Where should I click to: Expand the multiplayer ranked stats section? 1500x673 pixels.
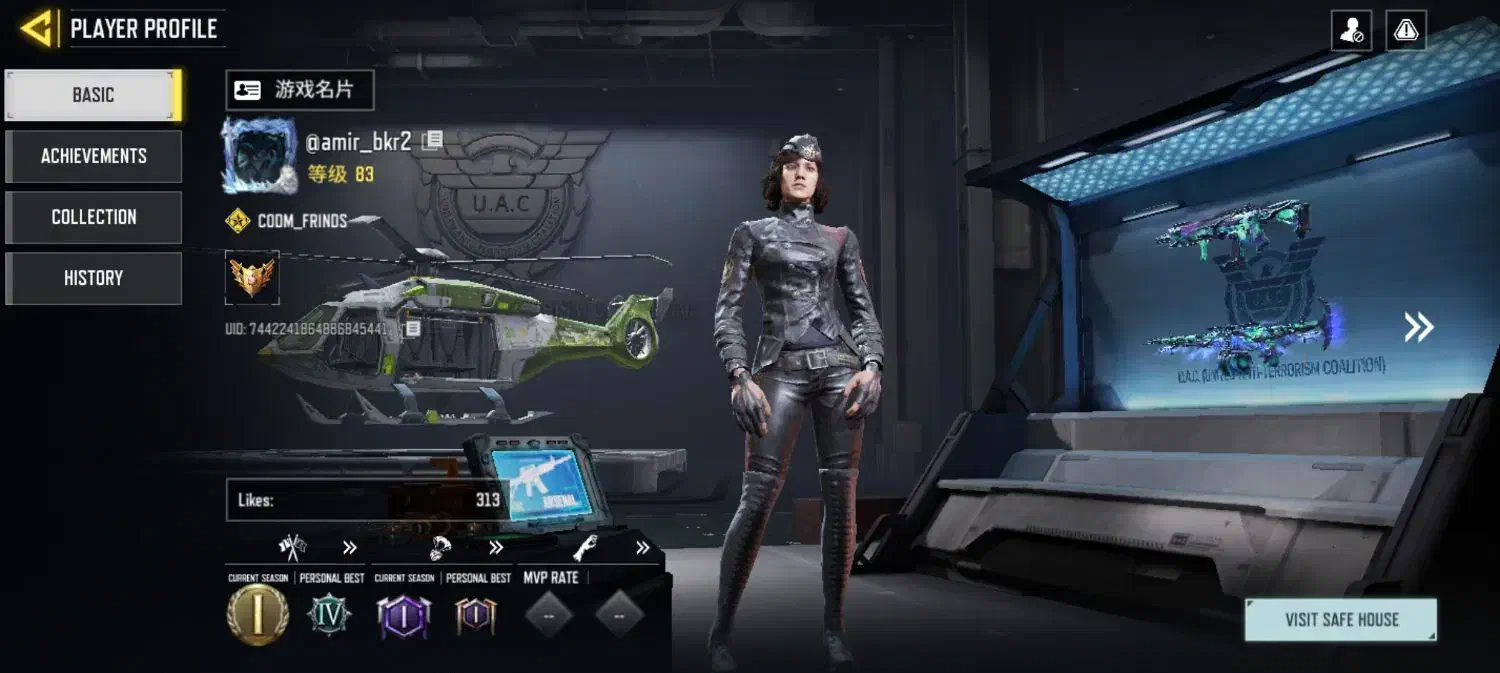(349, 548)
